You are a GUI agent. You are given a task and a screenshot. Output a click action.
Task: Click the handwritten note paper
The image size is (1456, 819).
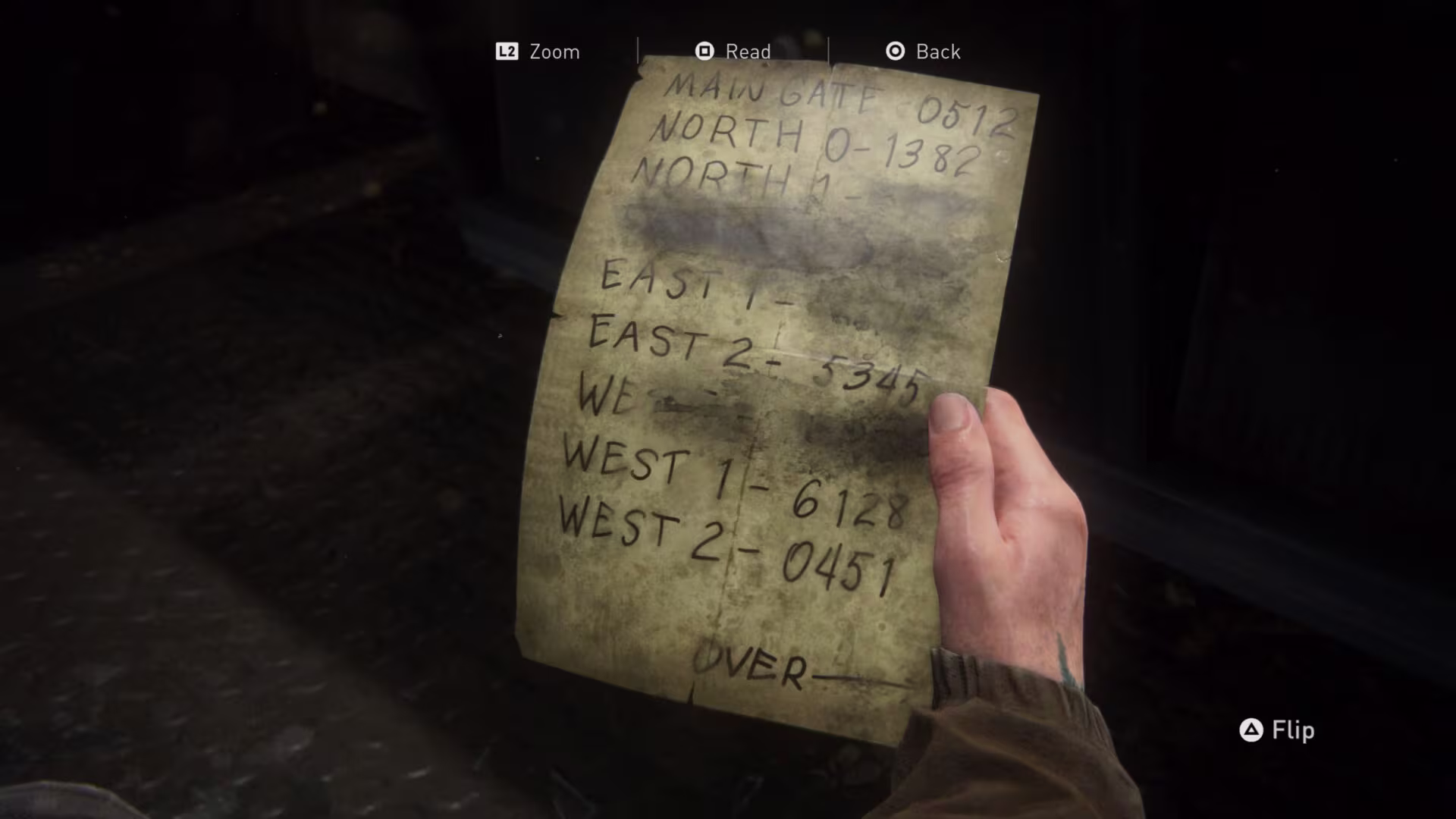point(758,379)
